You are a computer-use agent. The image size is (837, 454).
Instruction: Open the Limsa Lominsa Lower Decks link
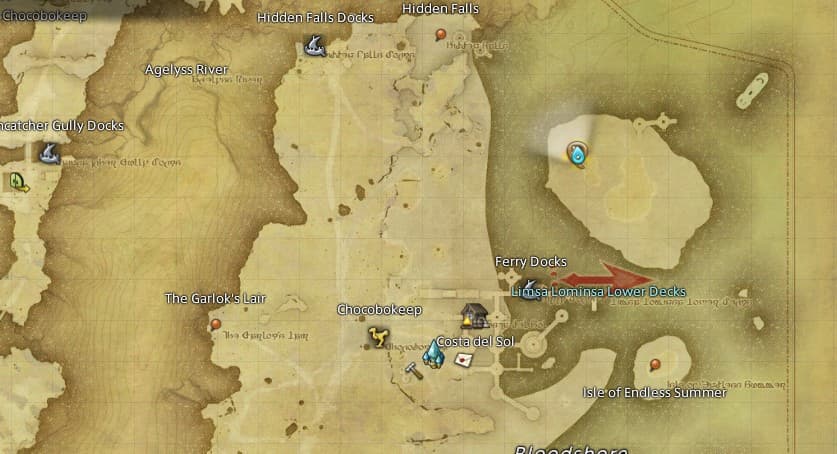(x=598, y=292)
